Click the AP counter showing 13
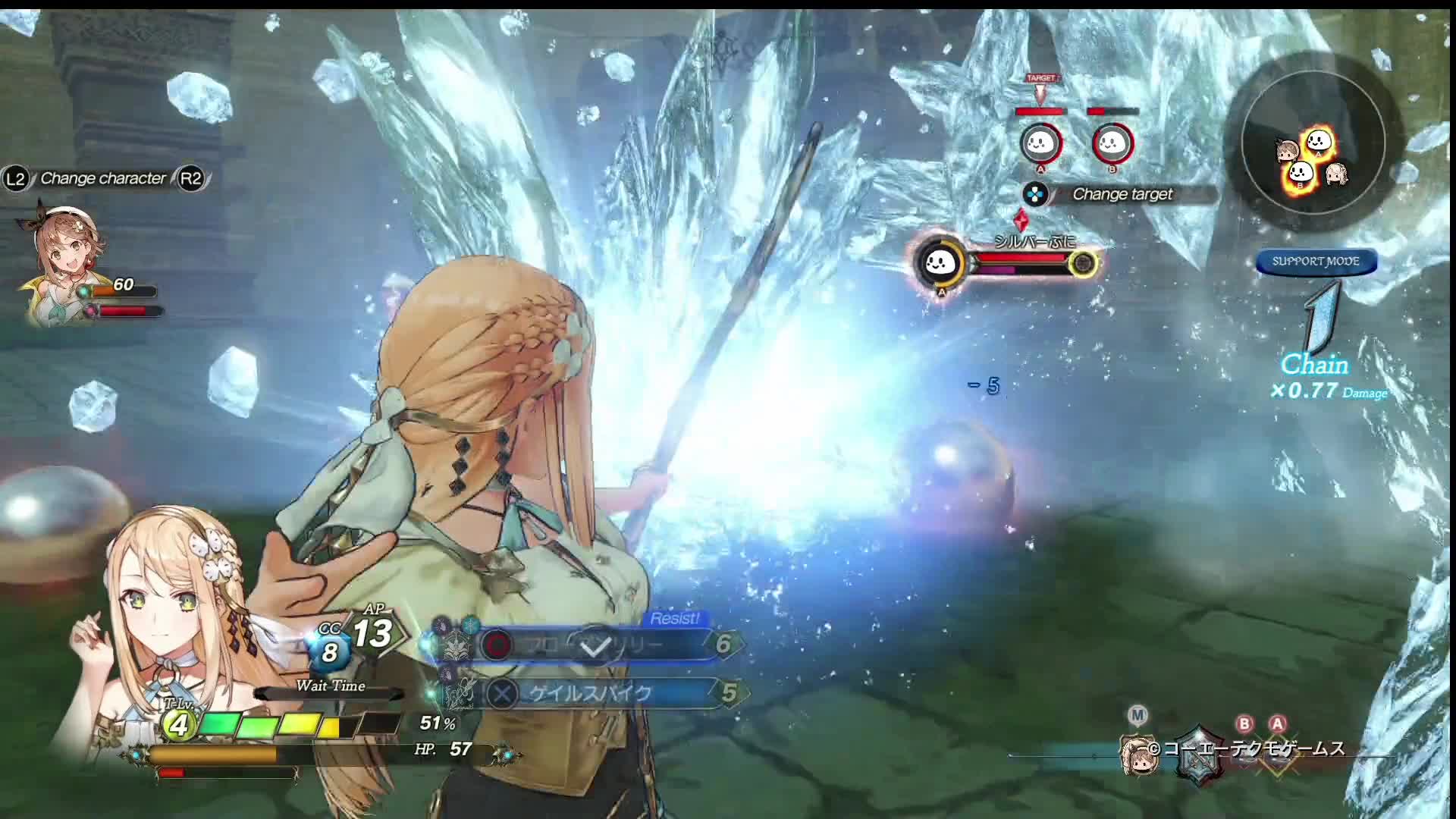Screen dimensions: 1456x819 [373, 632]
